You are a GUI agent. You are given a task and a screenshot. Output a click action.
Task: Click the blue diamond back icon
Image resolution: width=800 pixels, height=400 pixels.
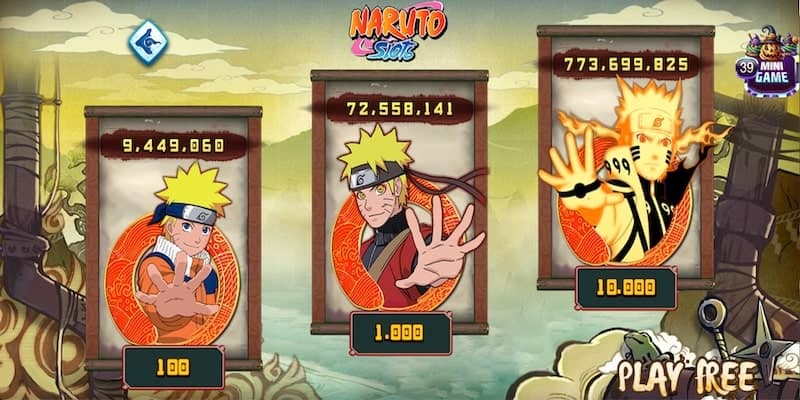149,41
